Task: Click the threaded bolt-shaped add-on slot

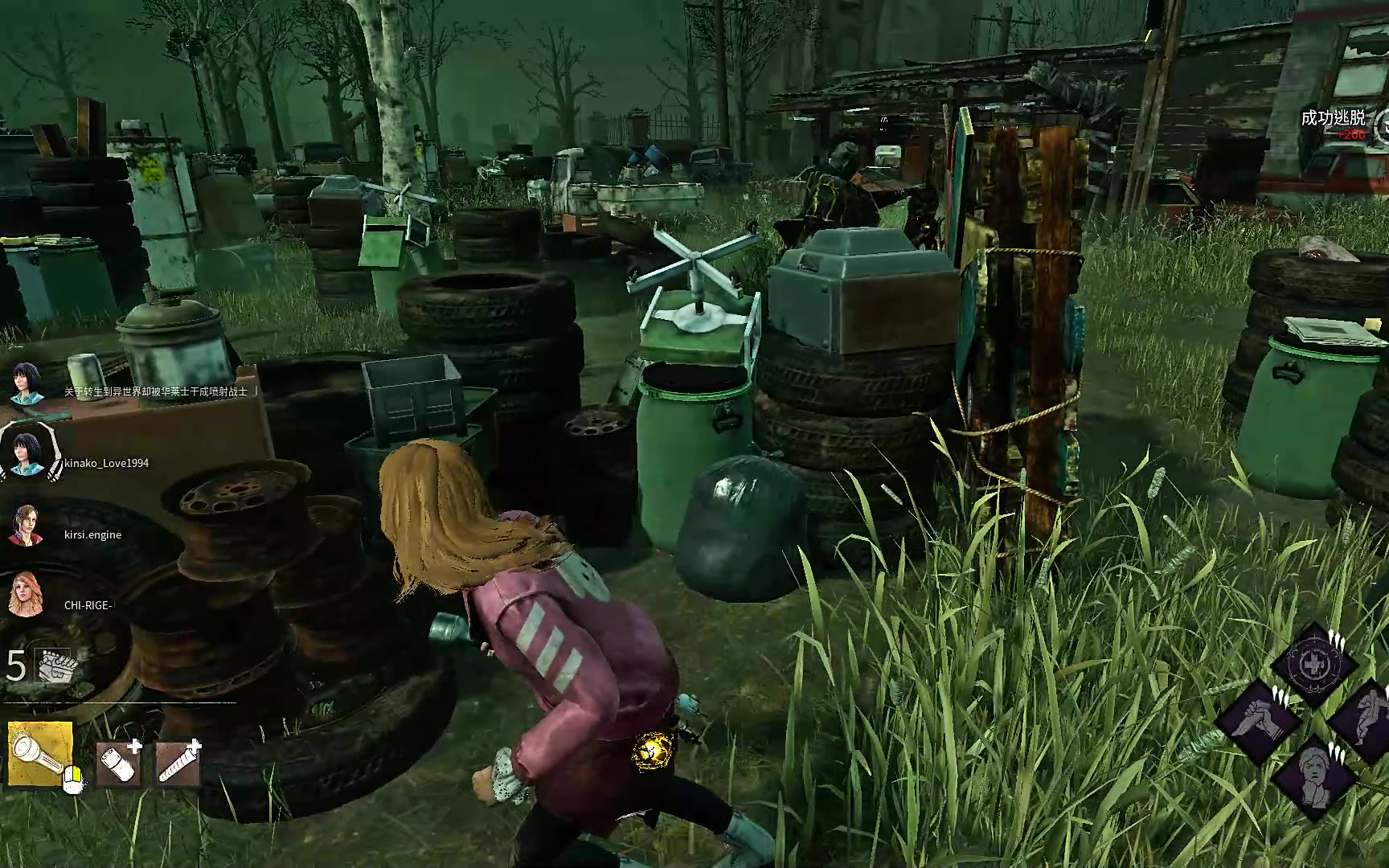Action: 178,762
